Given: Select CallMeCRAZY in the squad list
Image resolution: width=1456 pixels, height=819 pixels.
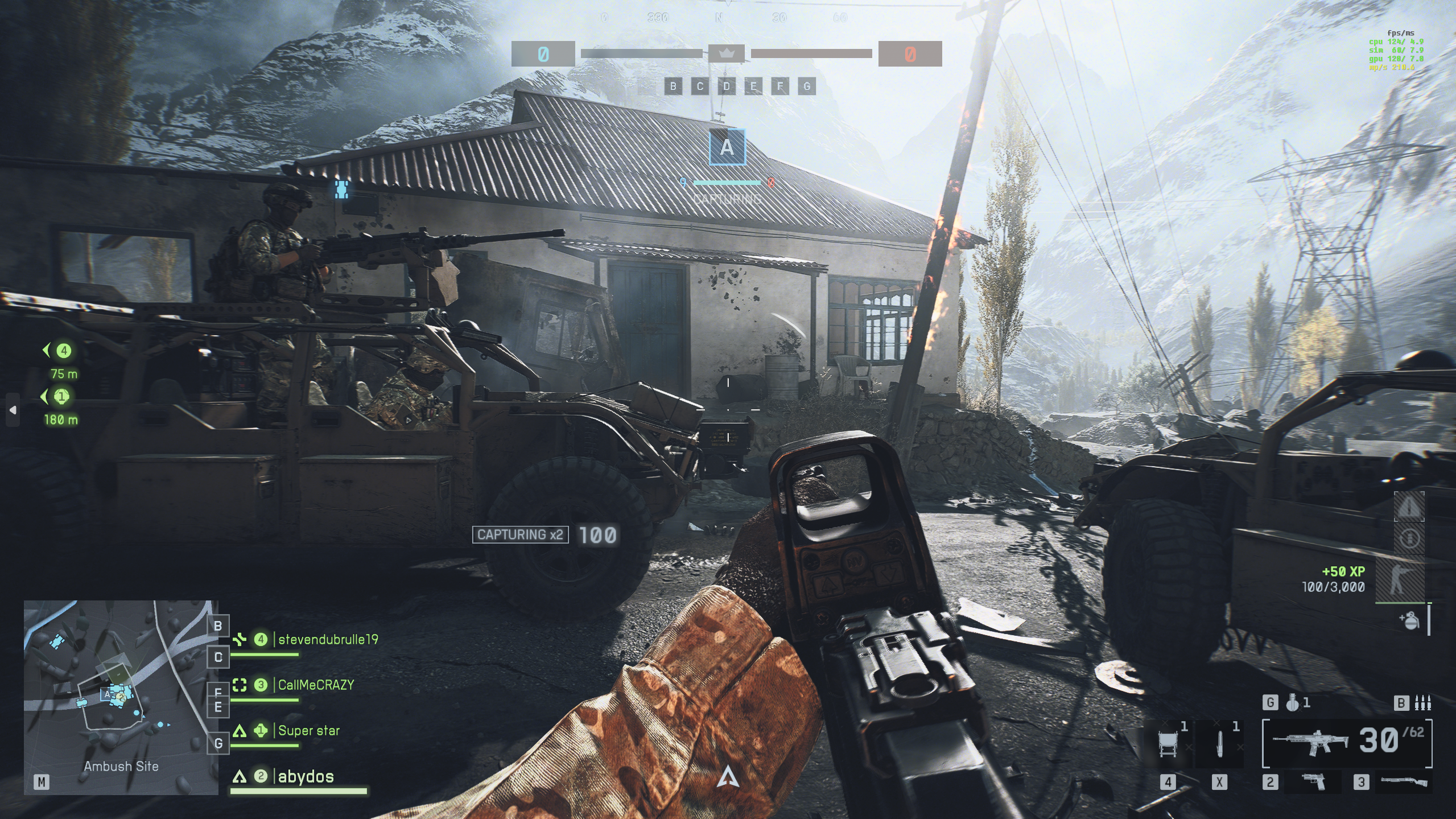Looking at the screenshot, I should [x=316, y=685].
